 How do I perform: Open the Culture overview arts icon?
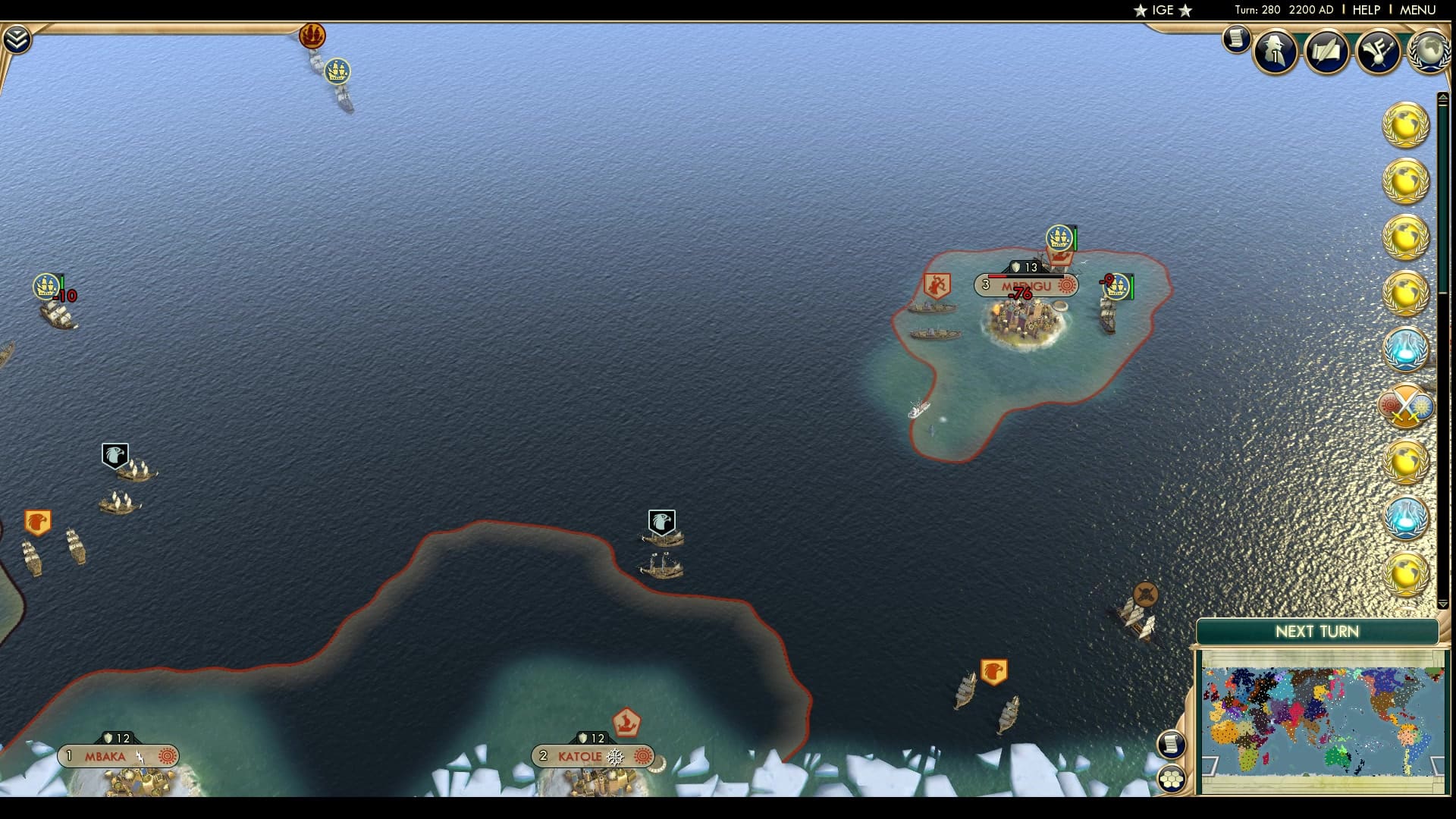1379,50
